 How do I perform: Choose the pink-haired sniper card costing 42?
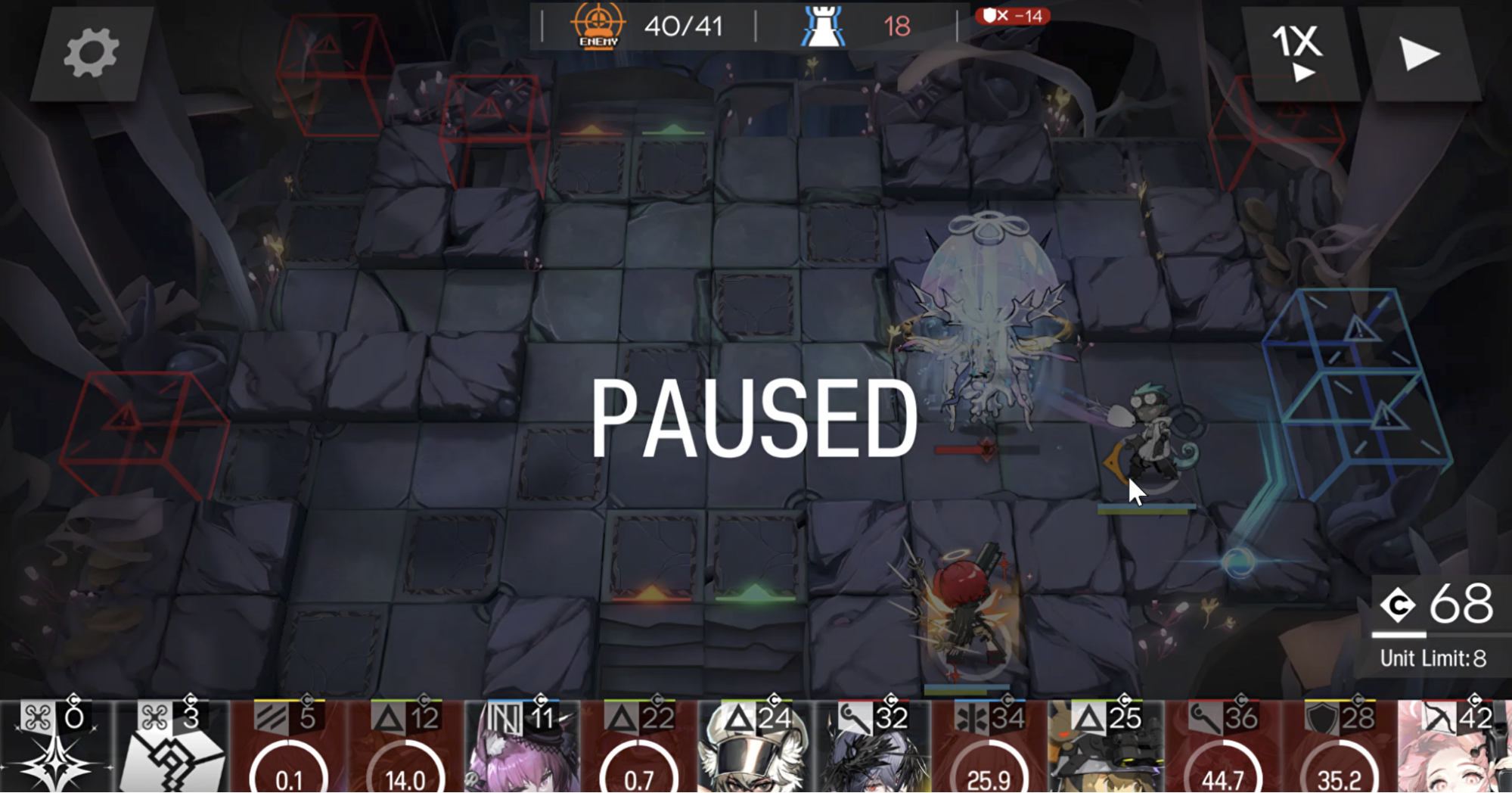[1454, 747]
